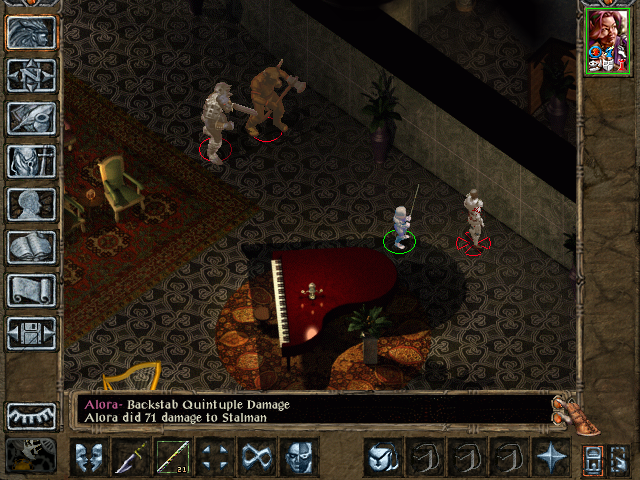Toggle stealth with the single mask icon
This screenshot has height=480, width=640.
coord(300,457)
